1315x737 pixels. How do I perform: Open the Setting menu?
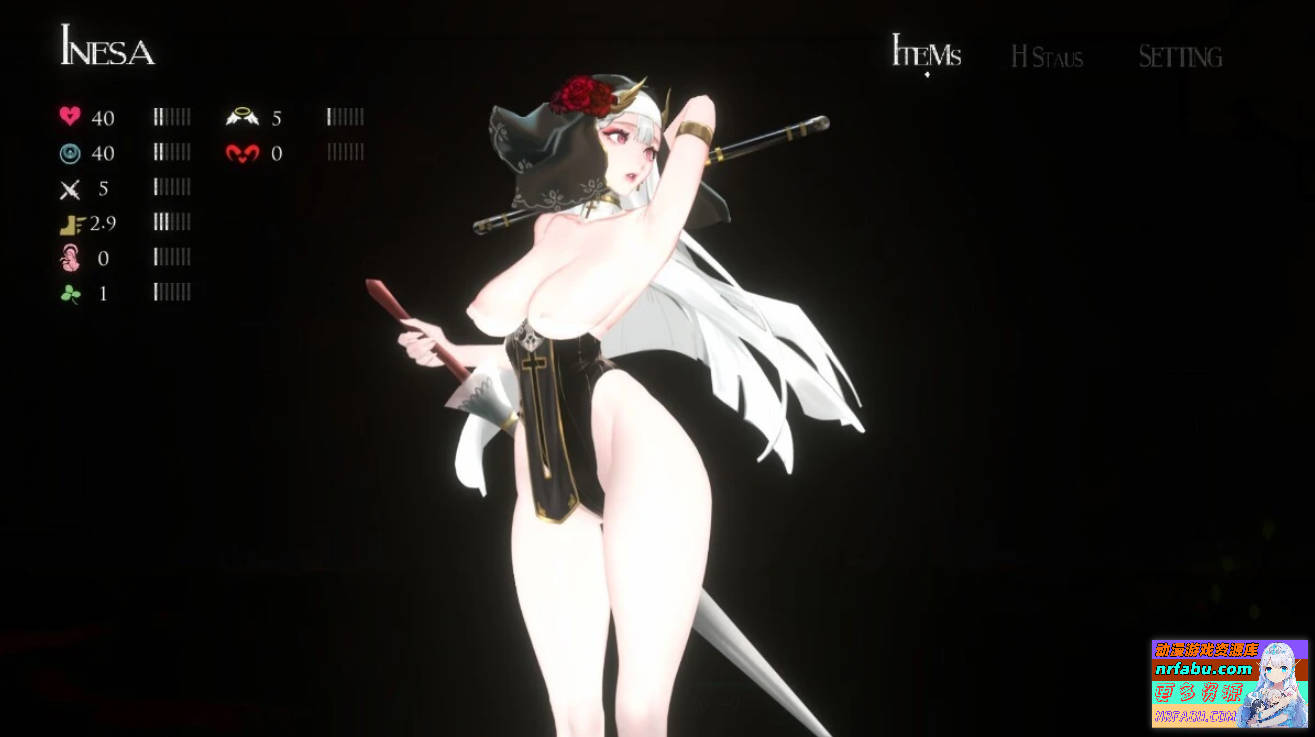(1179, 57)
